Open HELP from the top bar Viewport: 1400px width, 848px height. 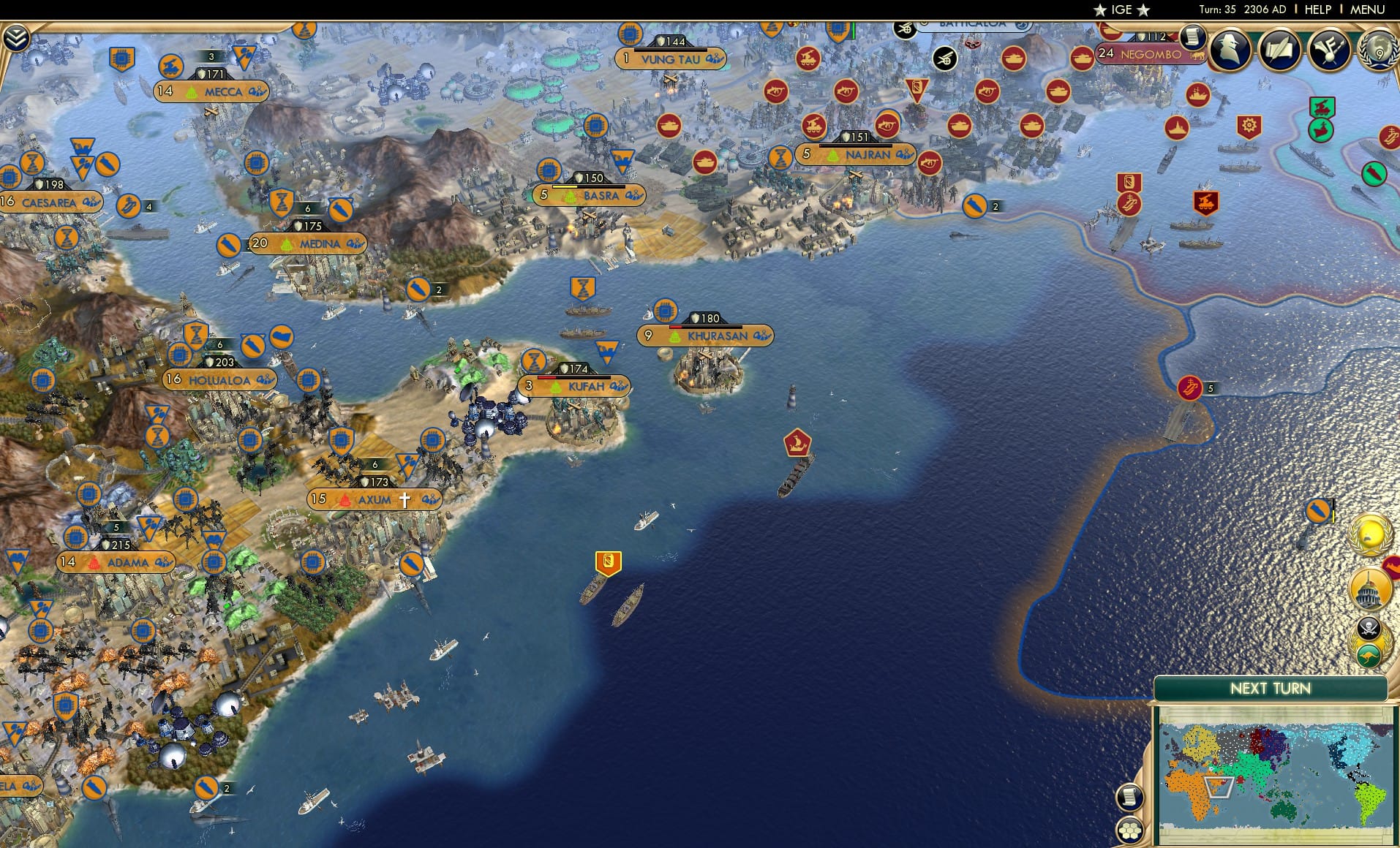click(x=1317, y=10)
